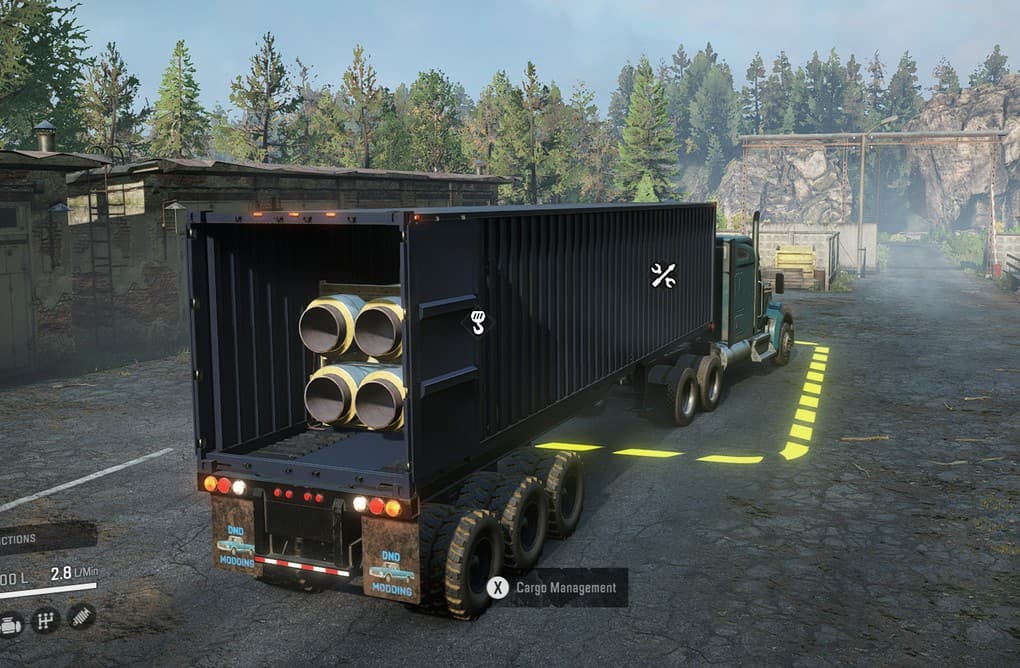
Task: Select the gearbox status icon
Action: pyautogui.click(x=45, y=621)
